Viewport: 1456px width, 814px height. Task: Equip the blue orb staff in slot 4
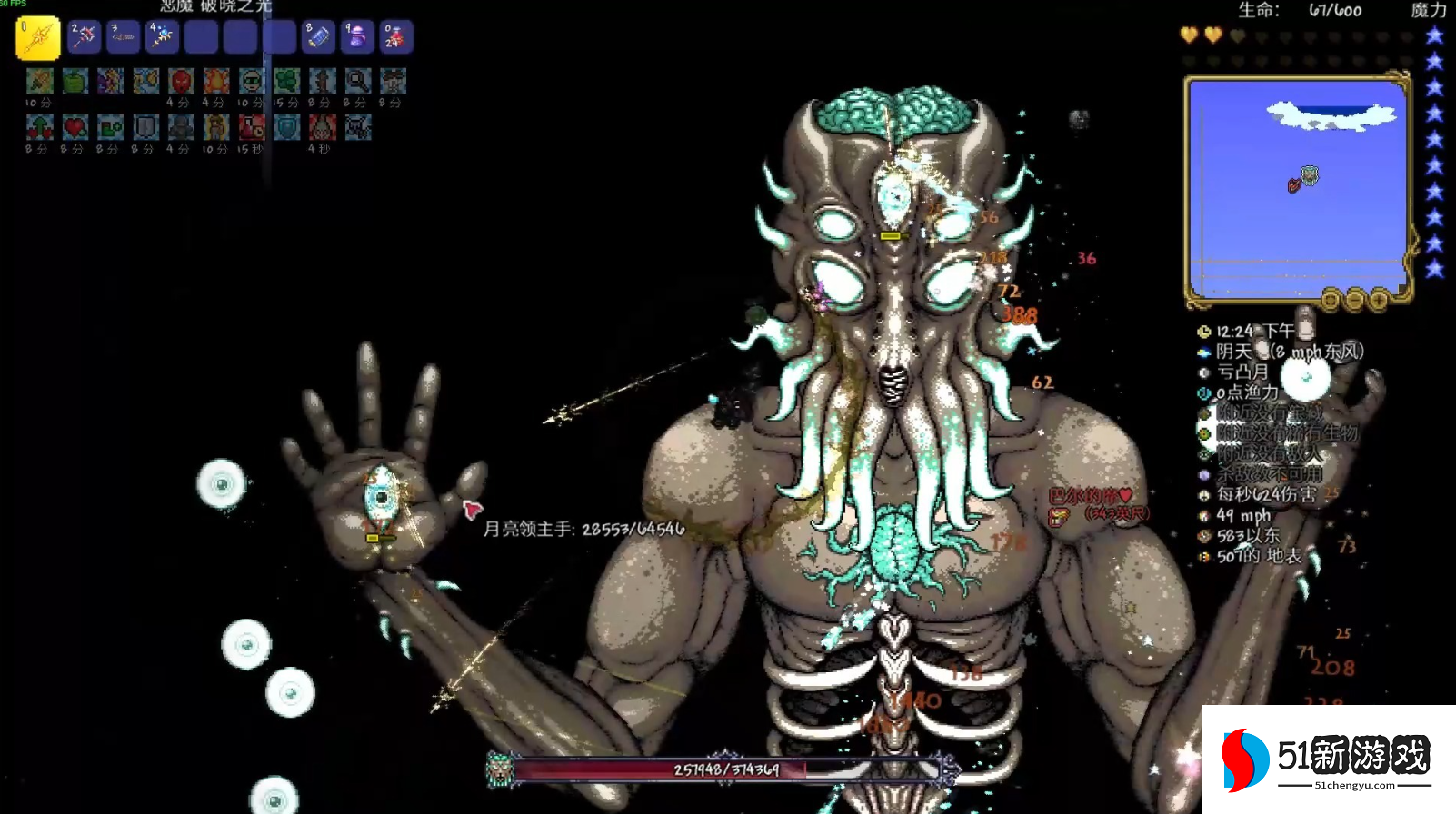[x=162, y=37]
